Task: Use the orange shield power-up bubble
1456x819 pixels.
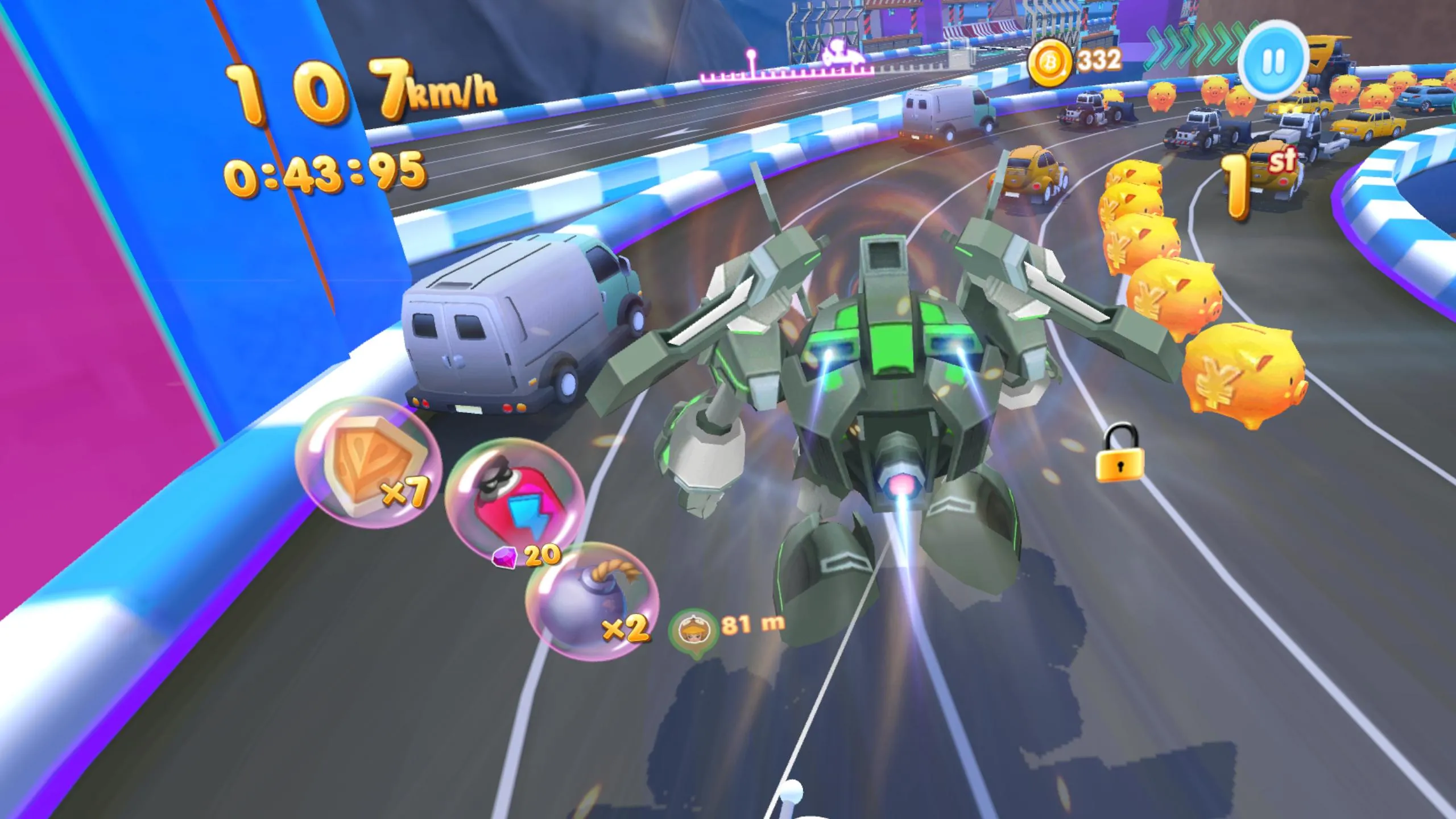Action: [x=369, y=463]
